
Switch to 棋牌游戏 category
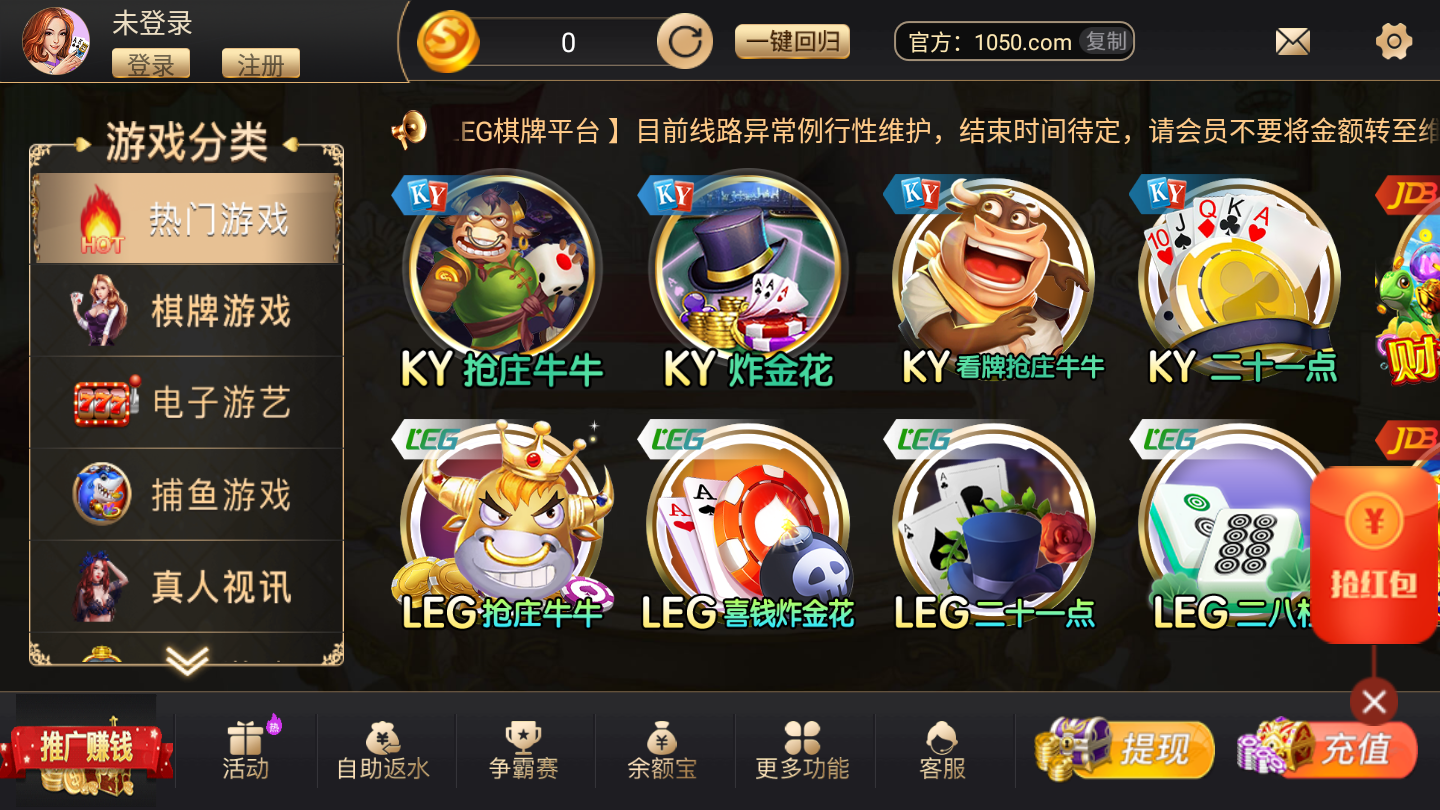[186, 310]
